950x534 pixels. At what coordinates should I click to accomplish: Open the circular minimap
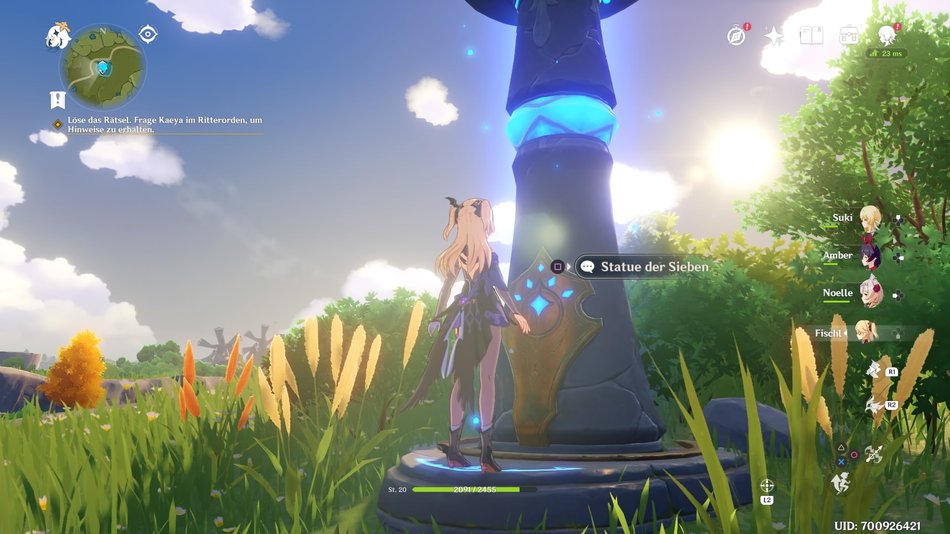click(103, 67)
